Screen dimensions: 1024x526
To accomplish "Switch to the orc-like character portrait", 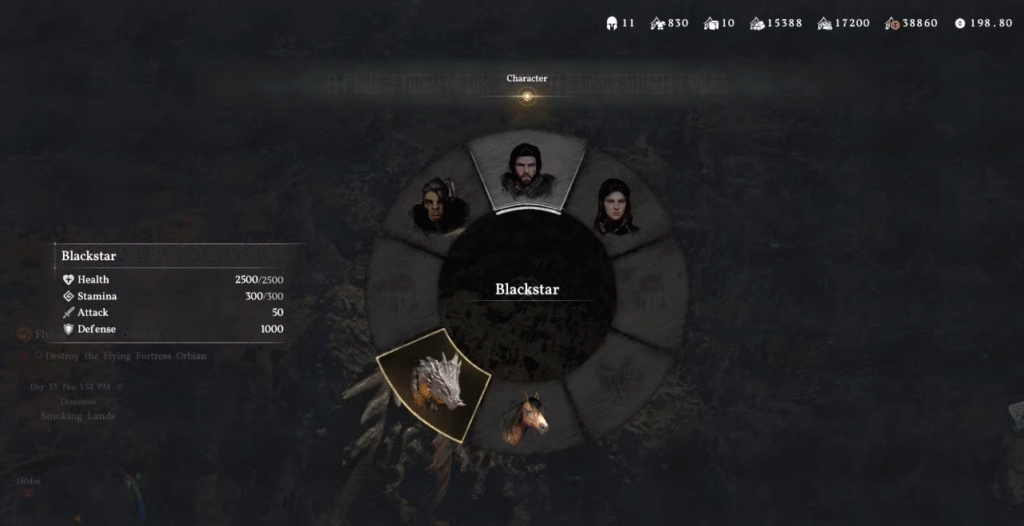I will [x=439, y=206].
